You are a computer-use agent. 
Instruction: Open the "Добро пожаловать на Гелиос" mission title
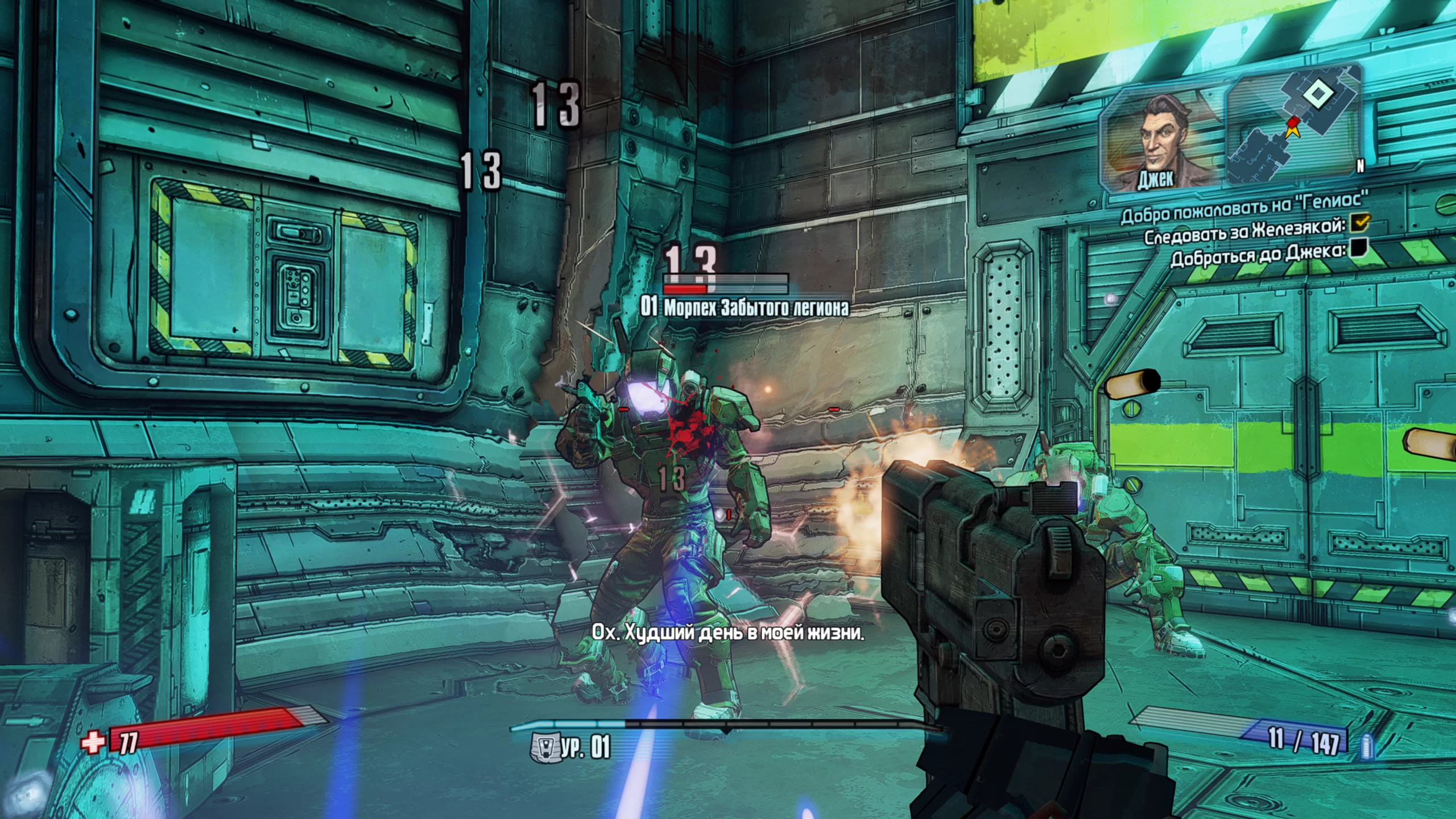coord(1244,208)
